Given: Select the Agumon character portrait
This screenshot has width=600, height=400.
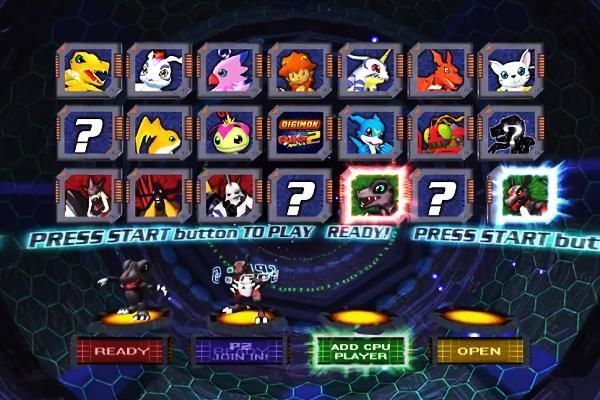Looking at the screenshot, I should click(x=88, y=71).
